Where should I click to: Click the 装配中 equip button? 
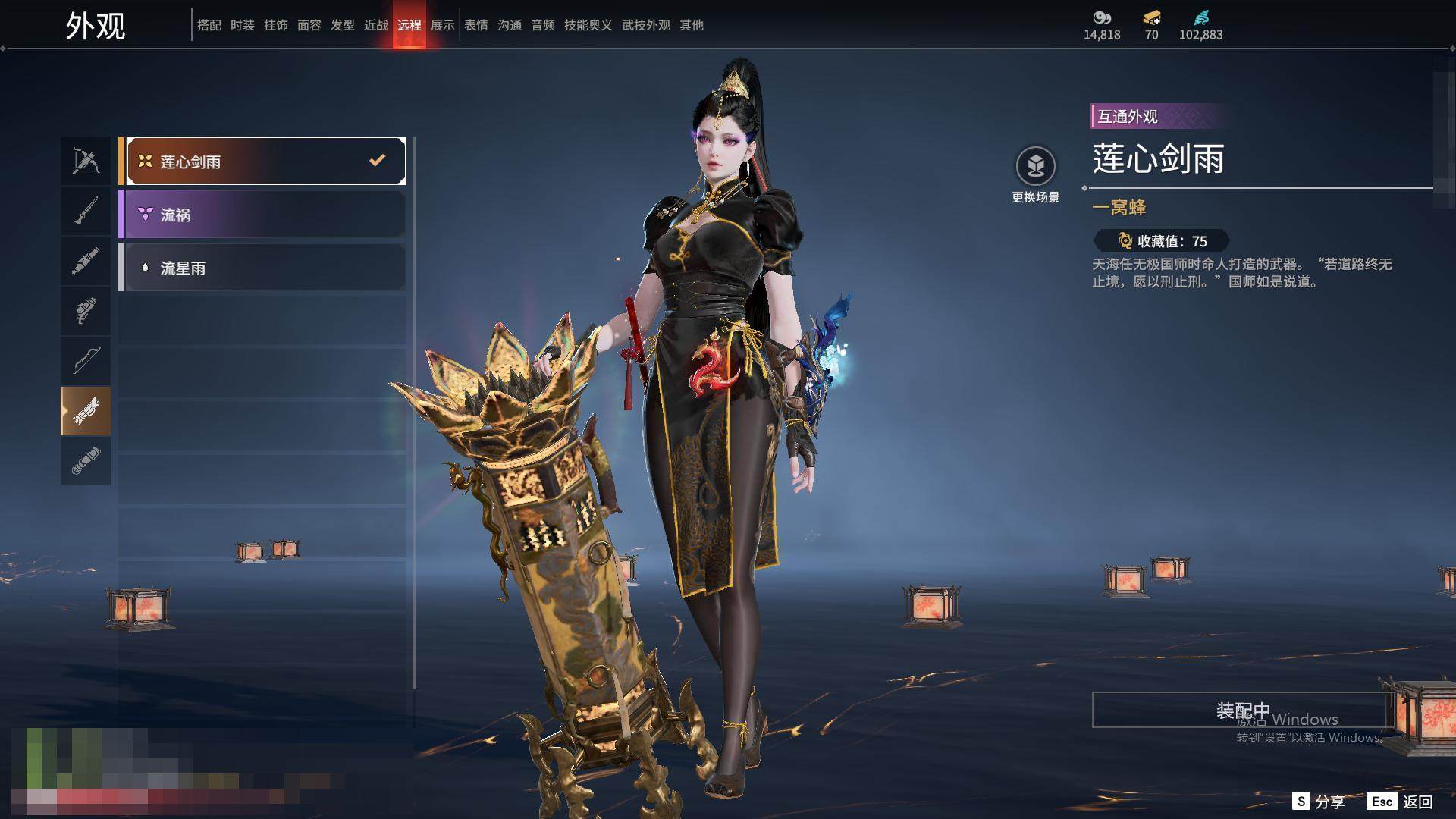[1242, 710]
